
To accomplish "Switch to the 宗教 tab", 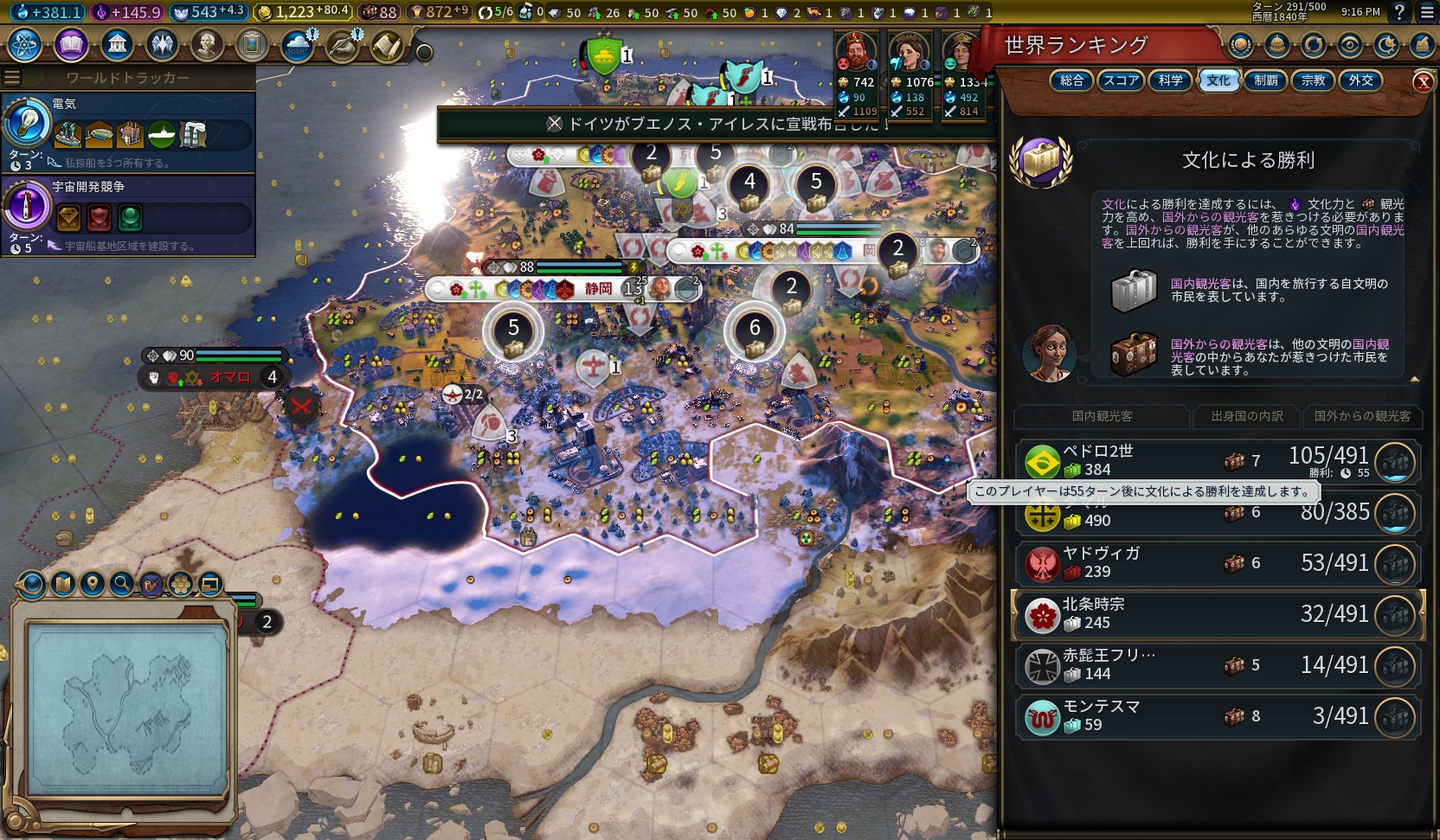I will tap(1313, 80).
